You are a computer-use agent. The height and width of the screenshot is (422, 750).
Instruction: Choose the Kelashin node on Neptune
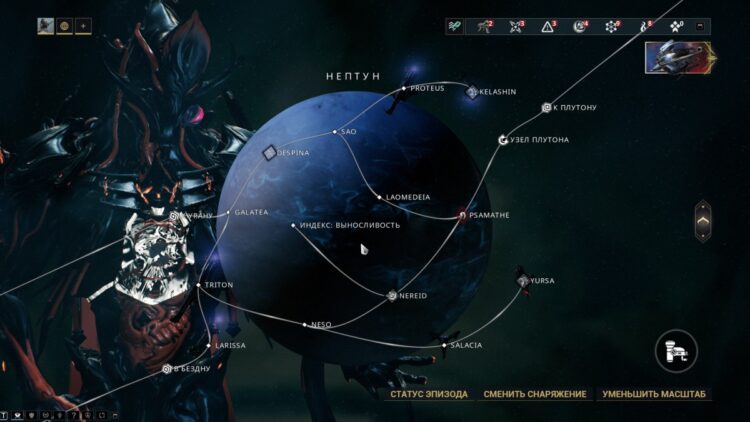pos(472,92)
